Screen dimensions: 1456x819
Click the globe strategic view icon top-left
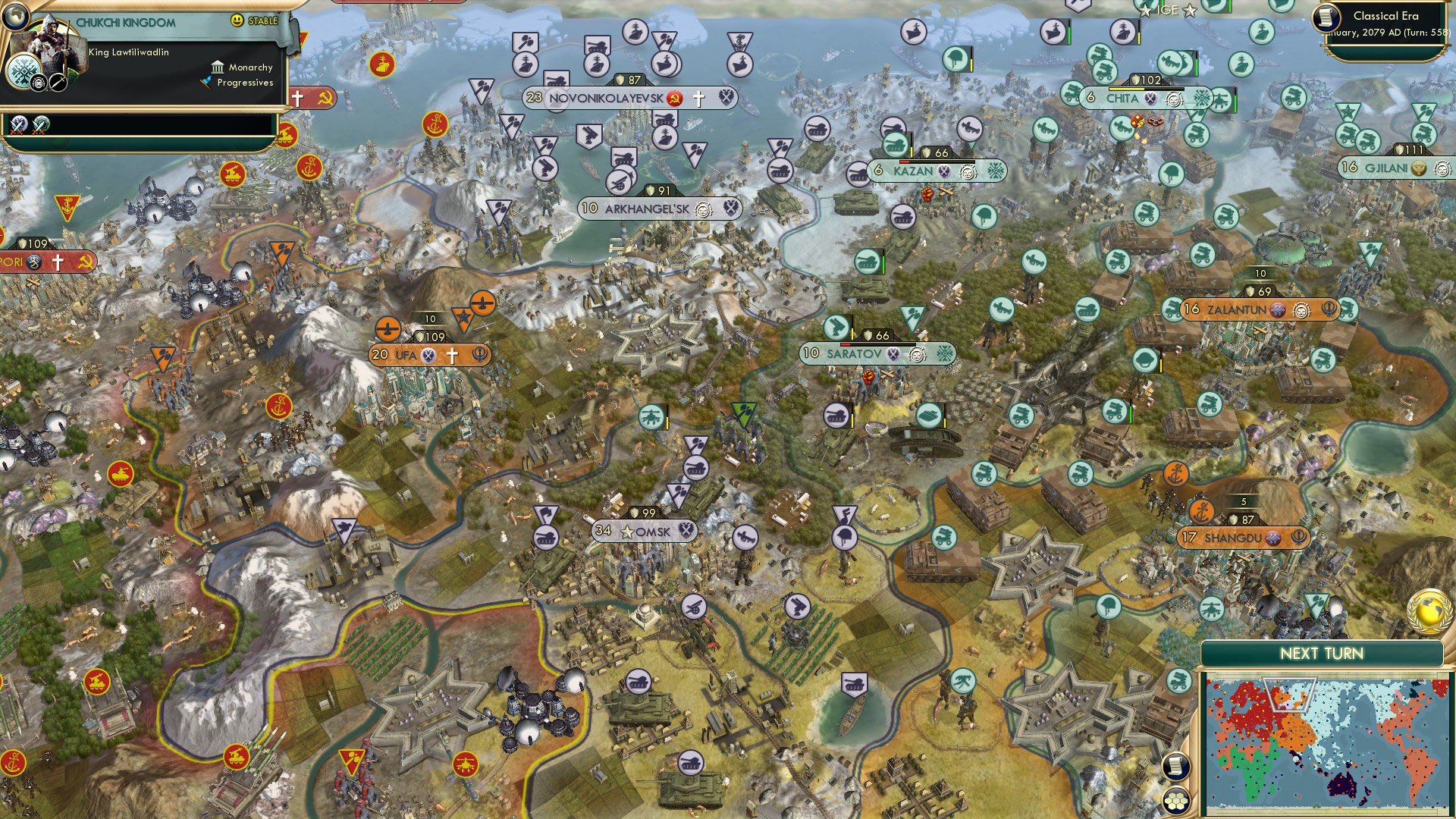(x=17, y=17)
